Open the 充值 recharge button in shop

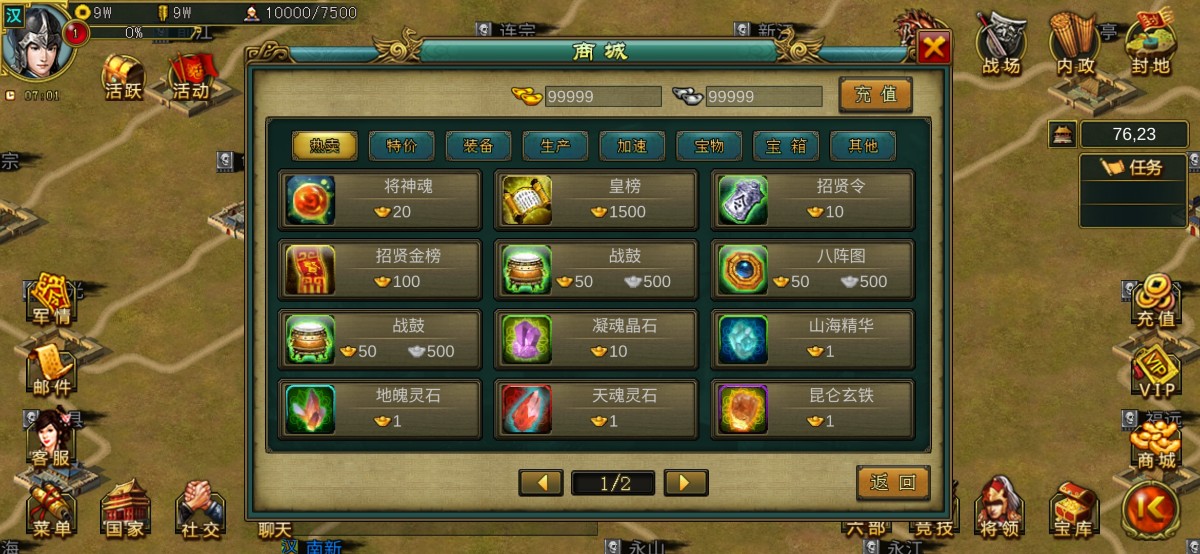[x=875, y=95]
